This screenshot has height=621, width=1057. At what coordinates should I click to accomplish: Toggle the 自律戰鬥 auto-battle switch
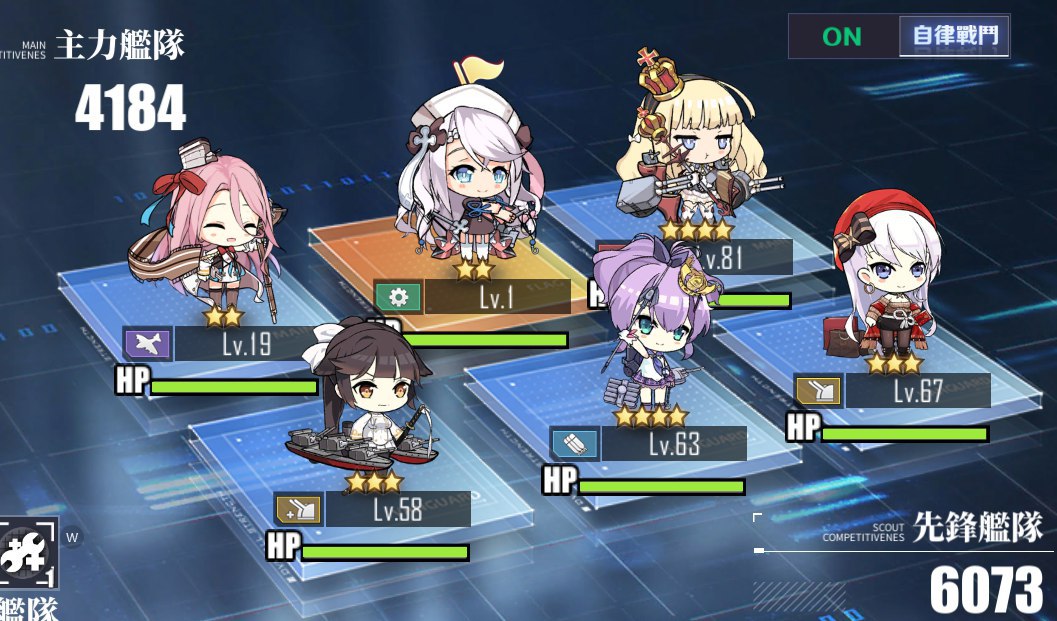pos(899,37)
